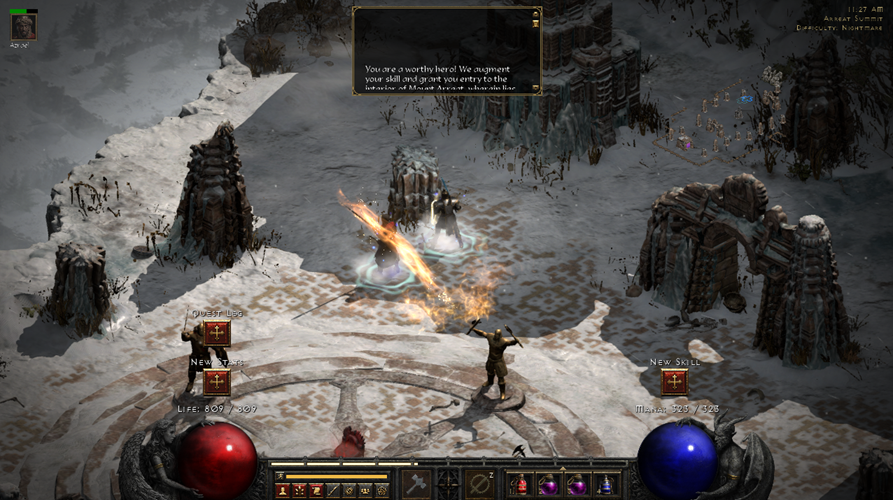Open the character screen from mini panel
This screenshot has height=500, width=893.
pos(283,490)
